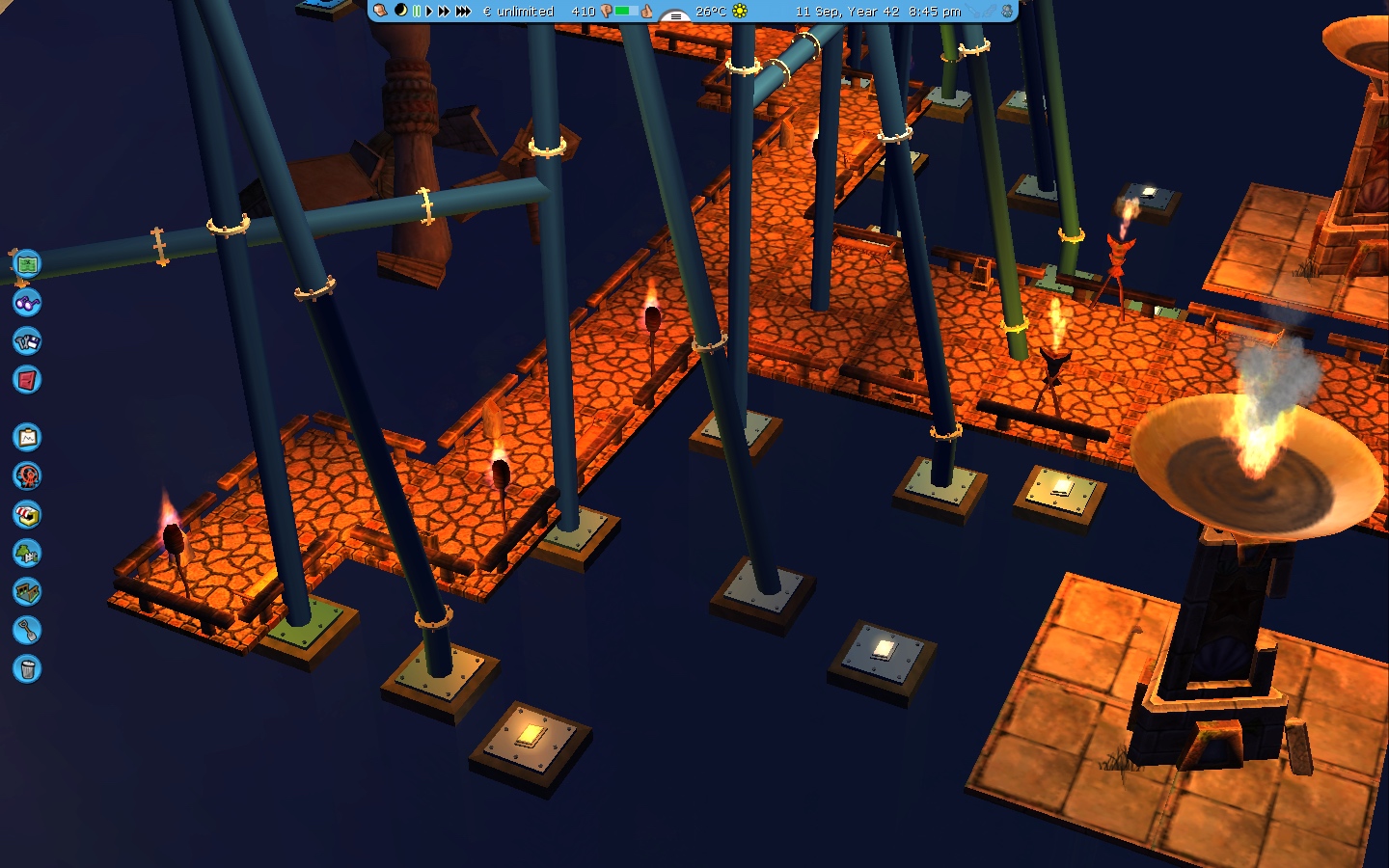This screenshot has width=1389, height=868.
Task: Select the terrain shovel tool
Action: coord(27,631)
